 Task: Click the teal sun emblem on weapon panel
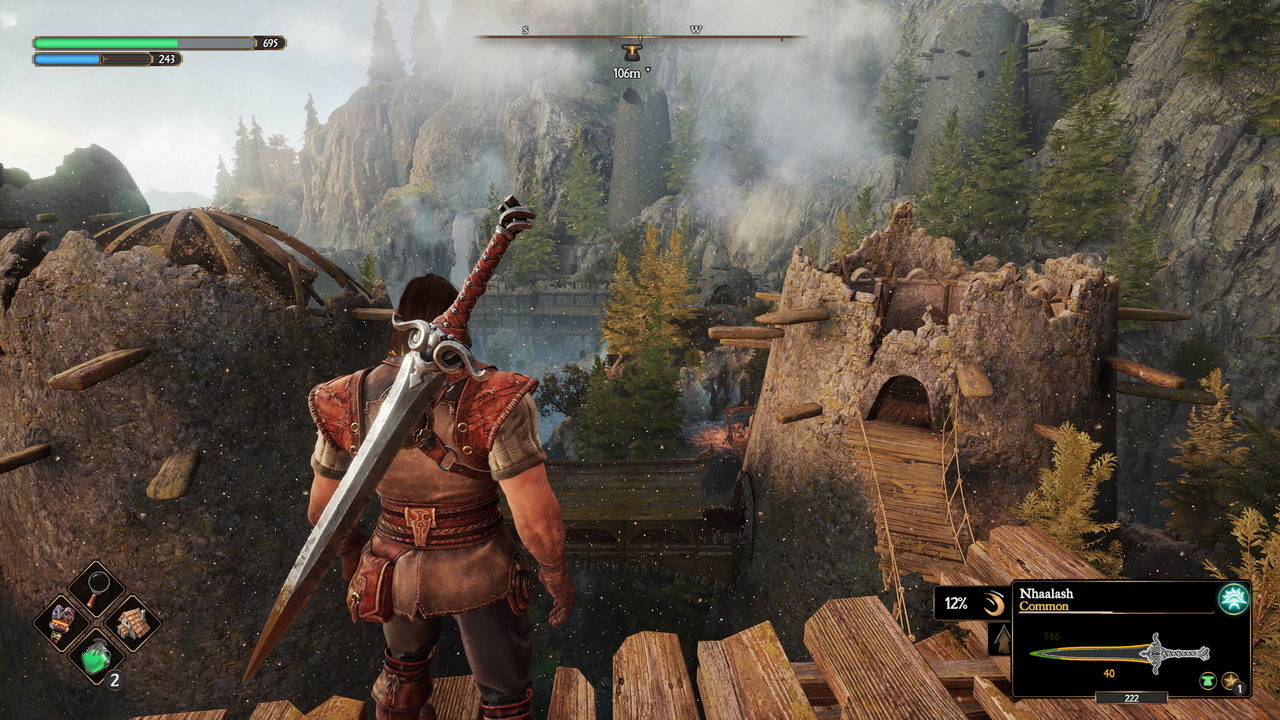tap(1232, 598)
